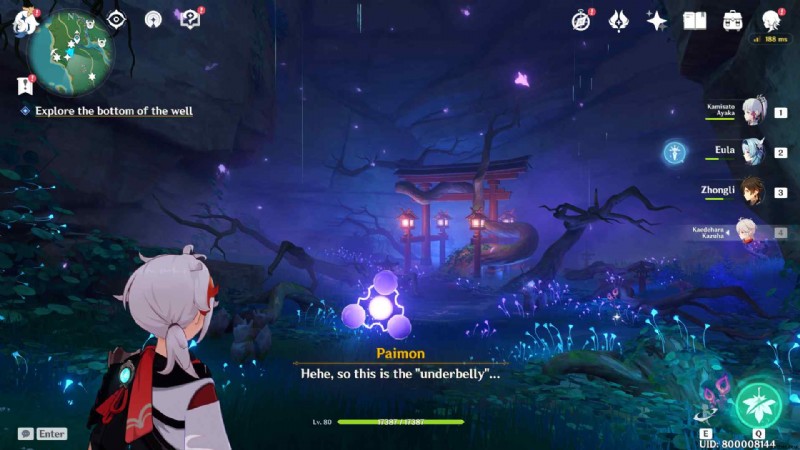Viewport: 800px width, 450px height.
Task: Click the glowing blue figure icon beside Eula
Action: click(675, 152)
